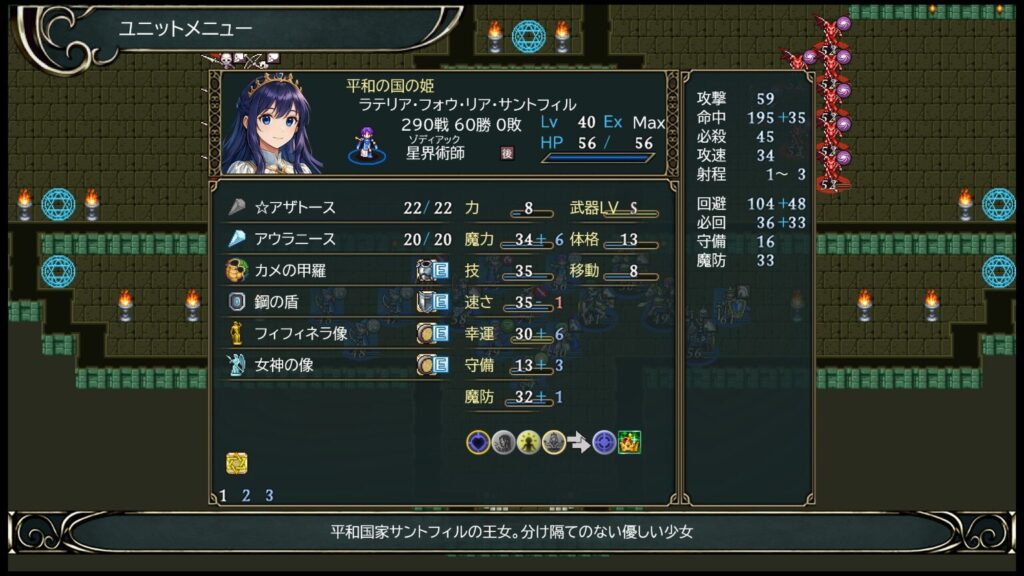
Task: Click the golden hexagram emblem icon
Action: (x=237, y=463)
